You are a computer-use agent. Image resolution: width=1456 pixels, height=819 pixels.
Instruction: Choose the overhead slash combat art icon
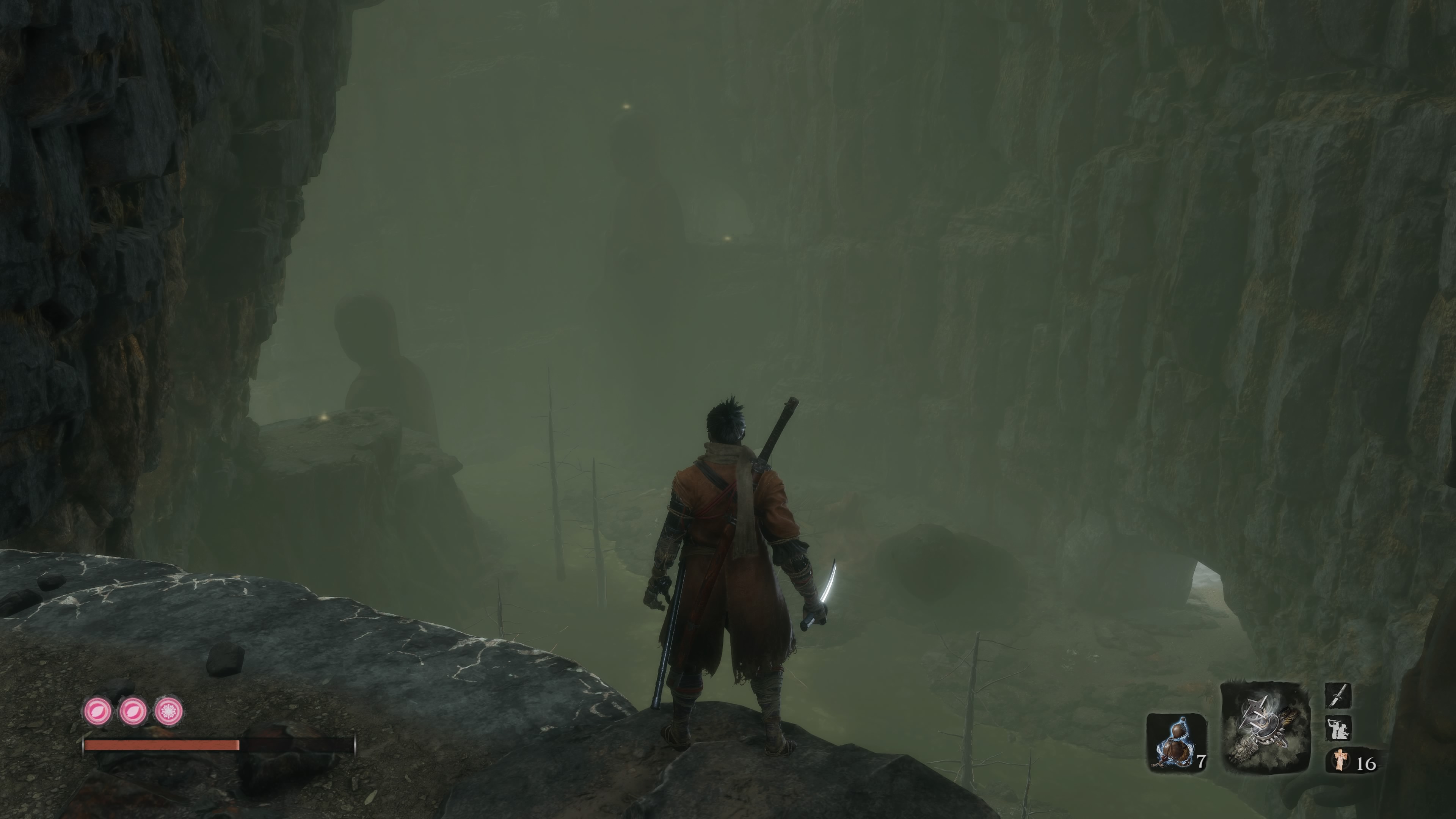tap(1338, 728)
